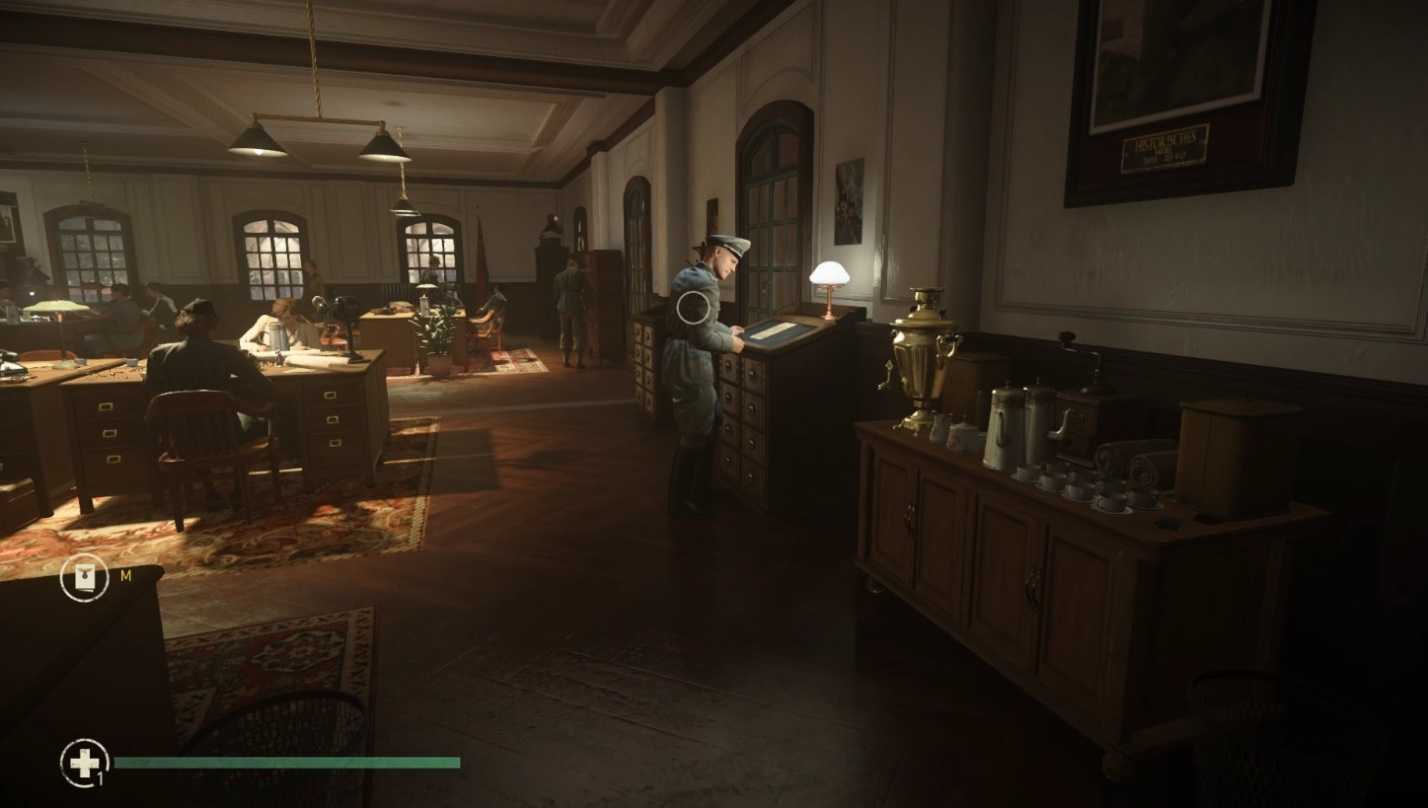Use the medkit icon with the cross
Screen dimensions: 1428x808
(x=84, y=763)
